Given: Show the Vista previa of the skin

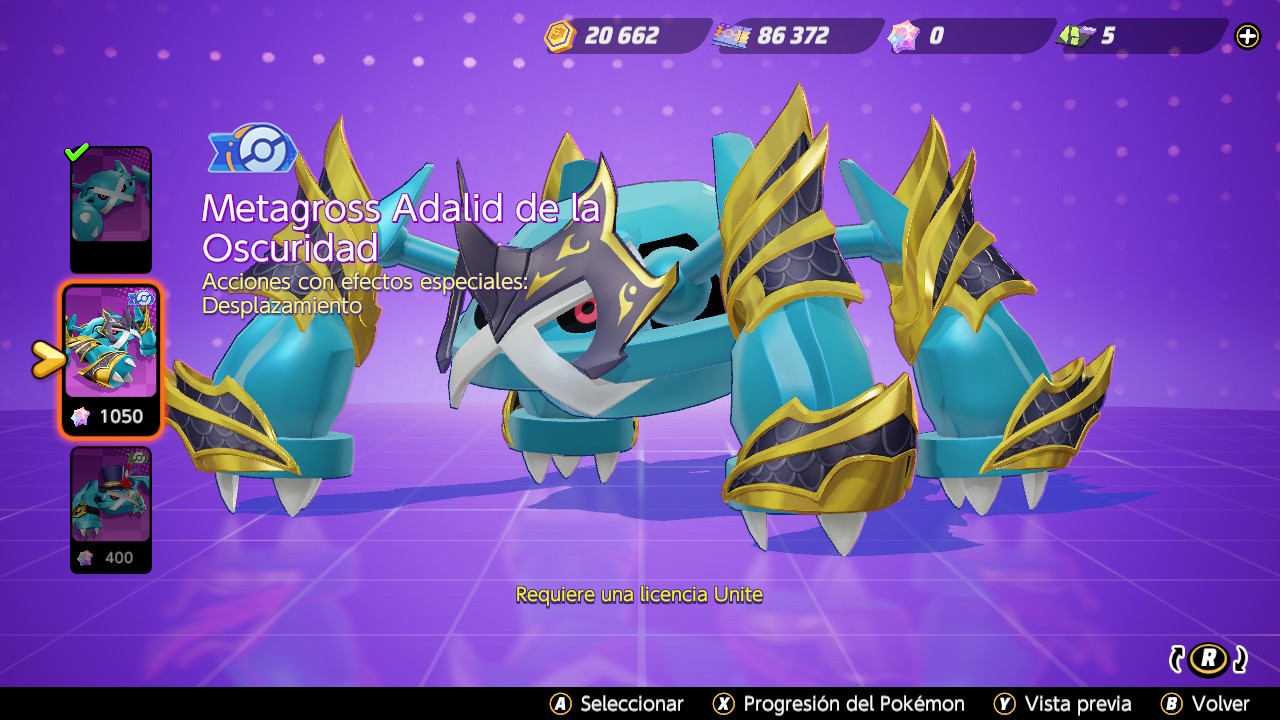Looking at the screenshot, I should pos(1063,704).
